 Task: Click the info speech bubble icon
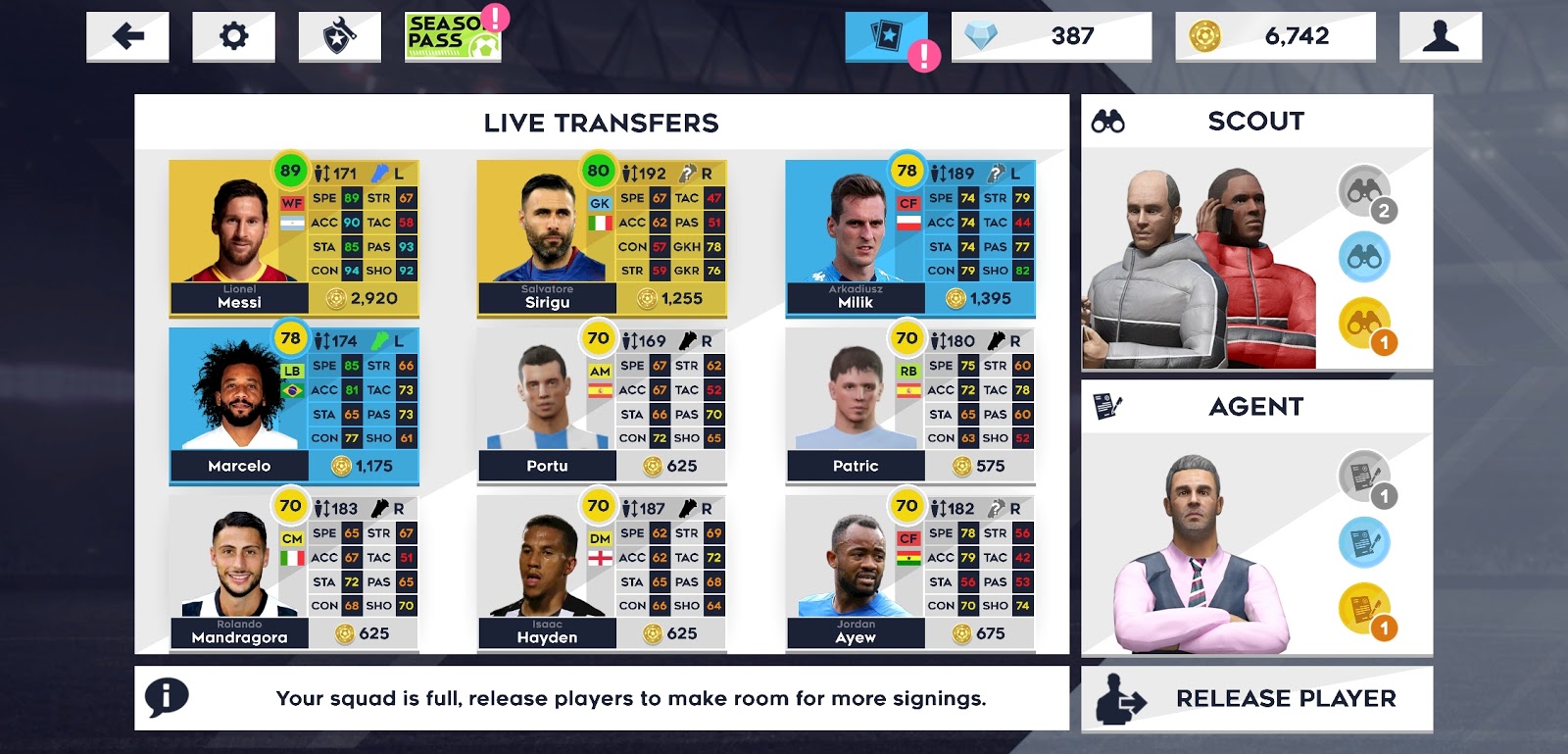pyautogui.click(x=166, y=699)
